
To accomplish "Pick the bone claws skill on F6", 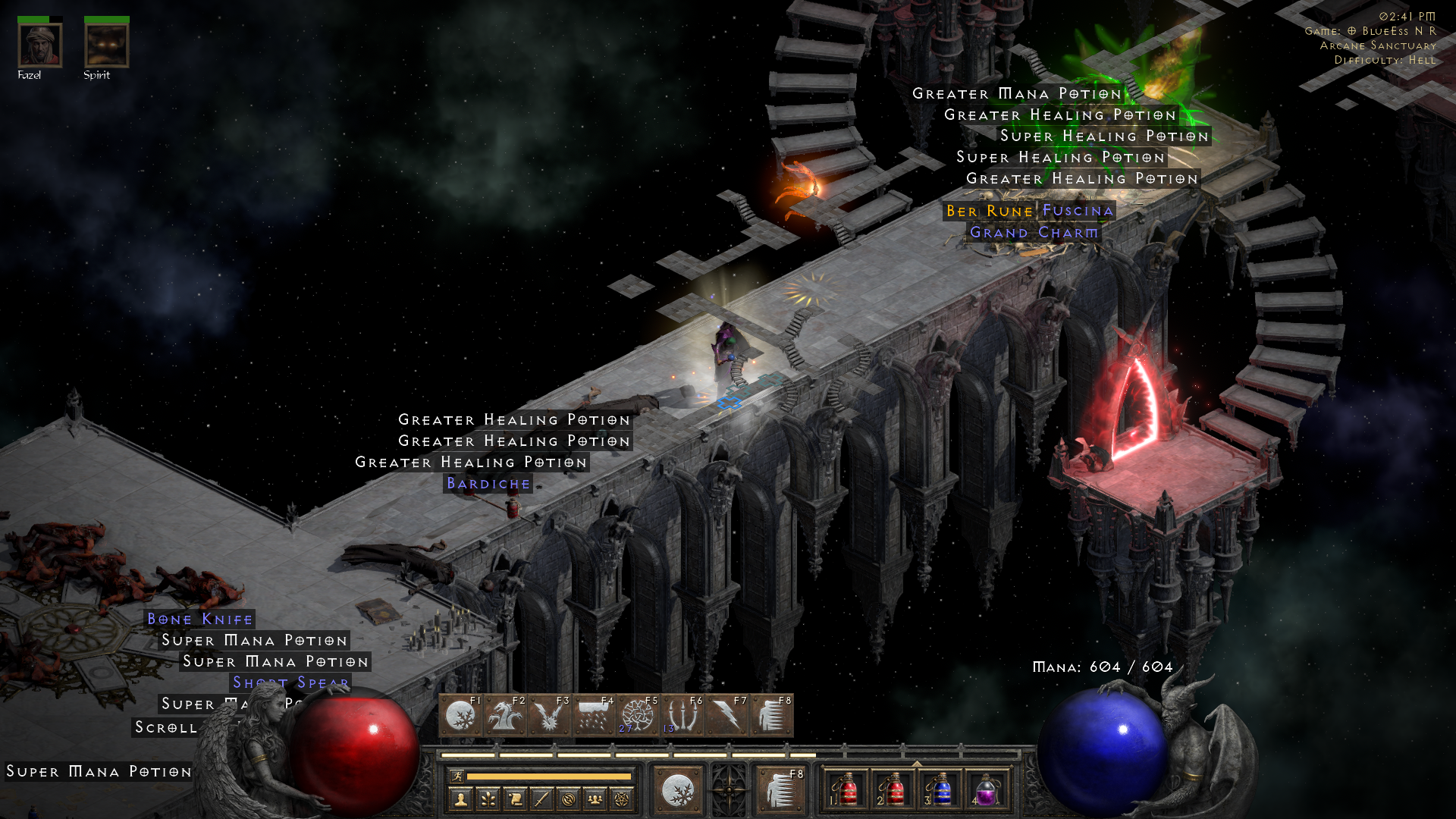I will 681,716.
